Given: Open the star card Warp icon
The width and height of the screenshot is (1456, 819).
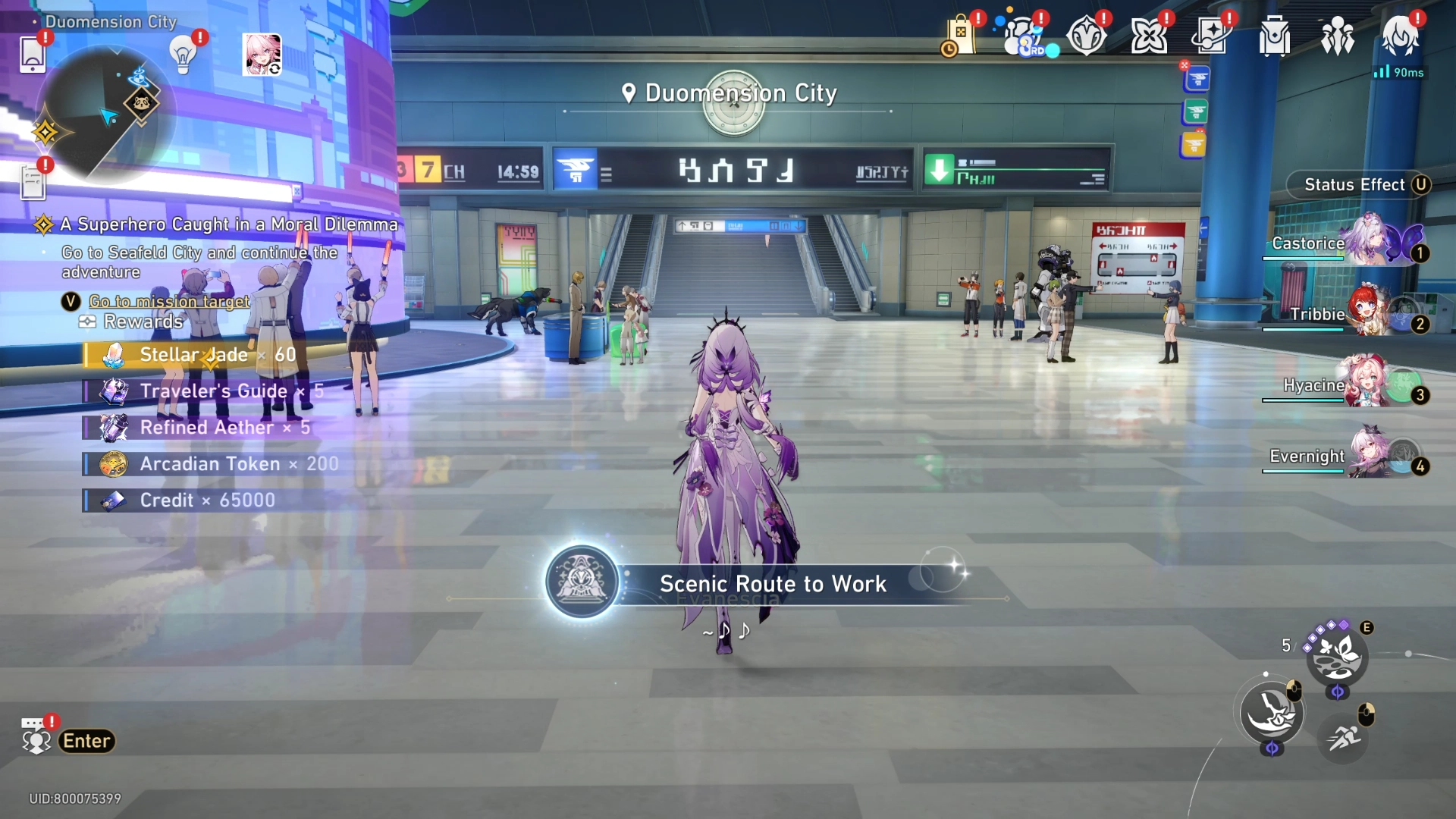Looking at the screenshot, I should (x=1211, y=36).
